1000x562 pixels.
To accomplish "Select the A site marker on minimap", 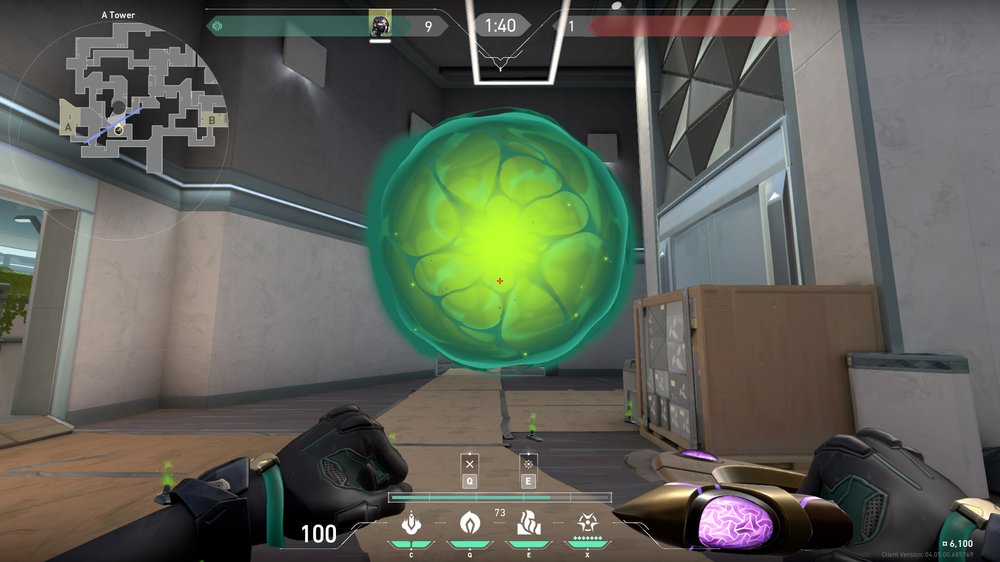I will [x=68, y=129].
